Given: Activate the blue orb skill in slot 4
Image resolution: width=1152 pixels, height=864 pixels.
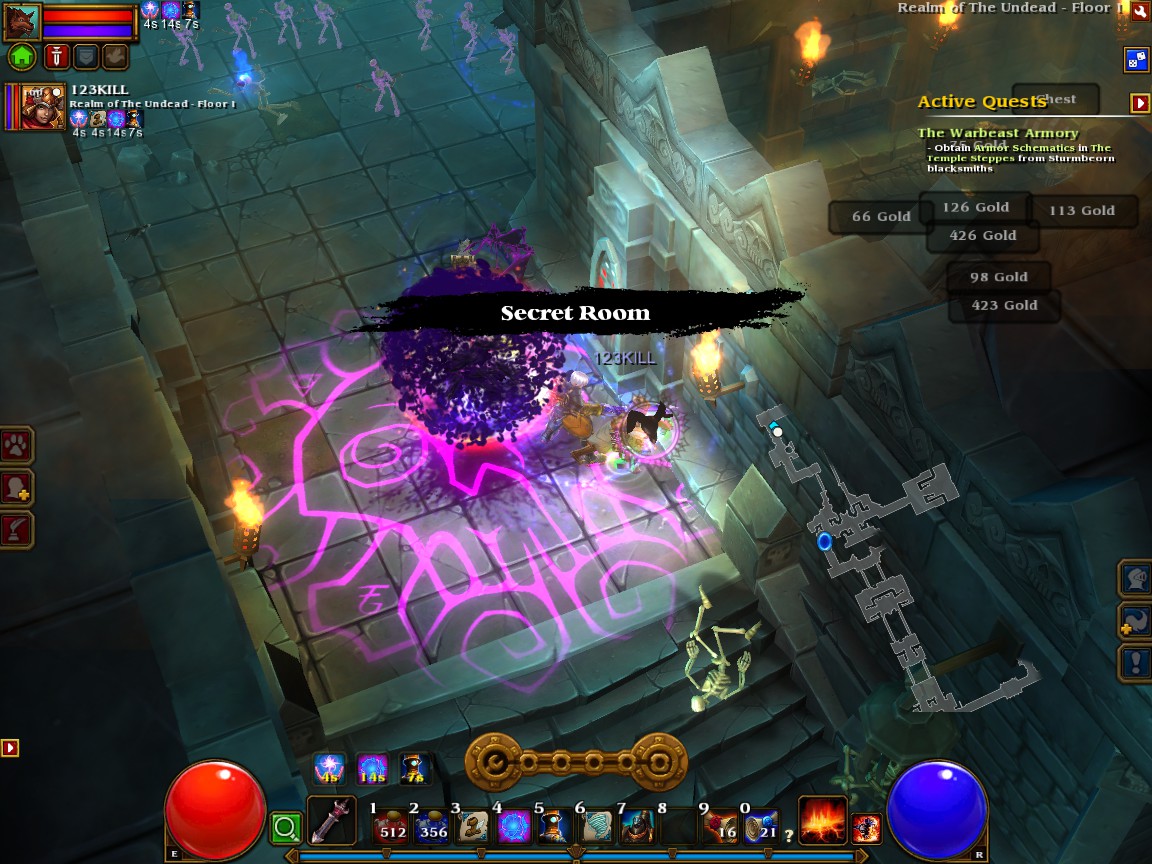Looking at the screenshot, I should tap(514, 827).
